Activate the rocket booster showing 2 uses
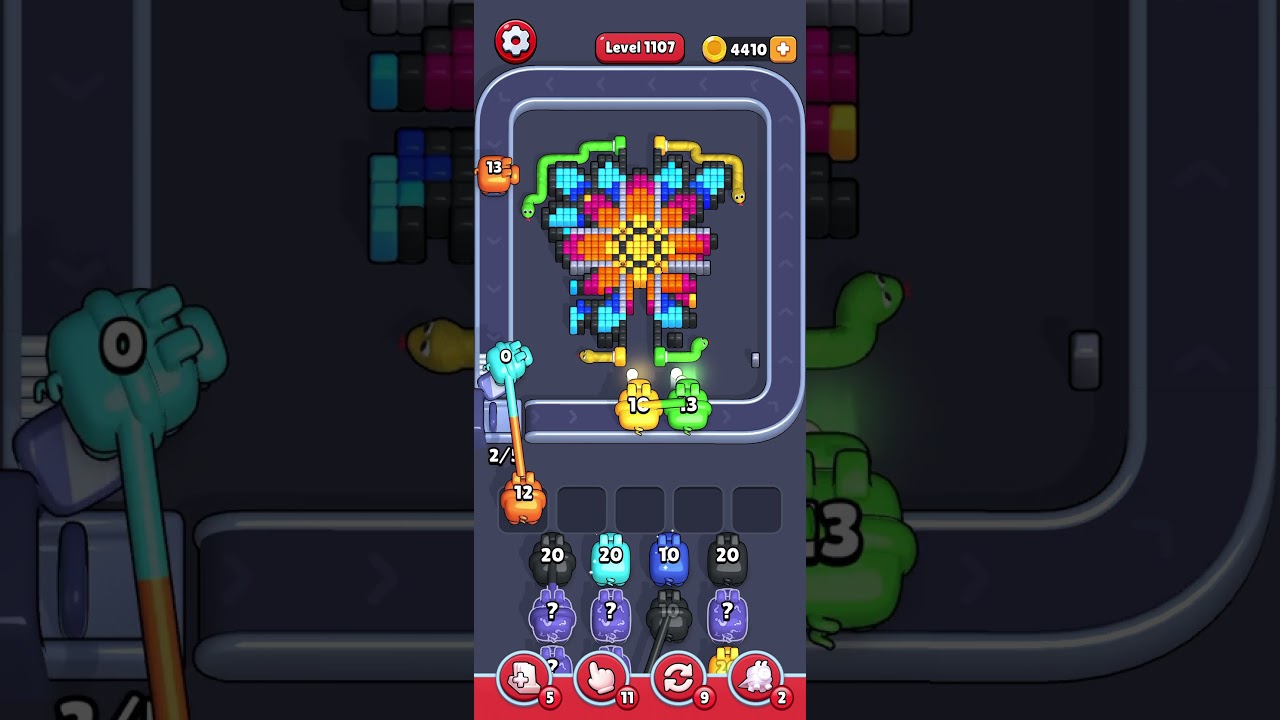Screen dimensions: 1280x720 tap(757, 680)
